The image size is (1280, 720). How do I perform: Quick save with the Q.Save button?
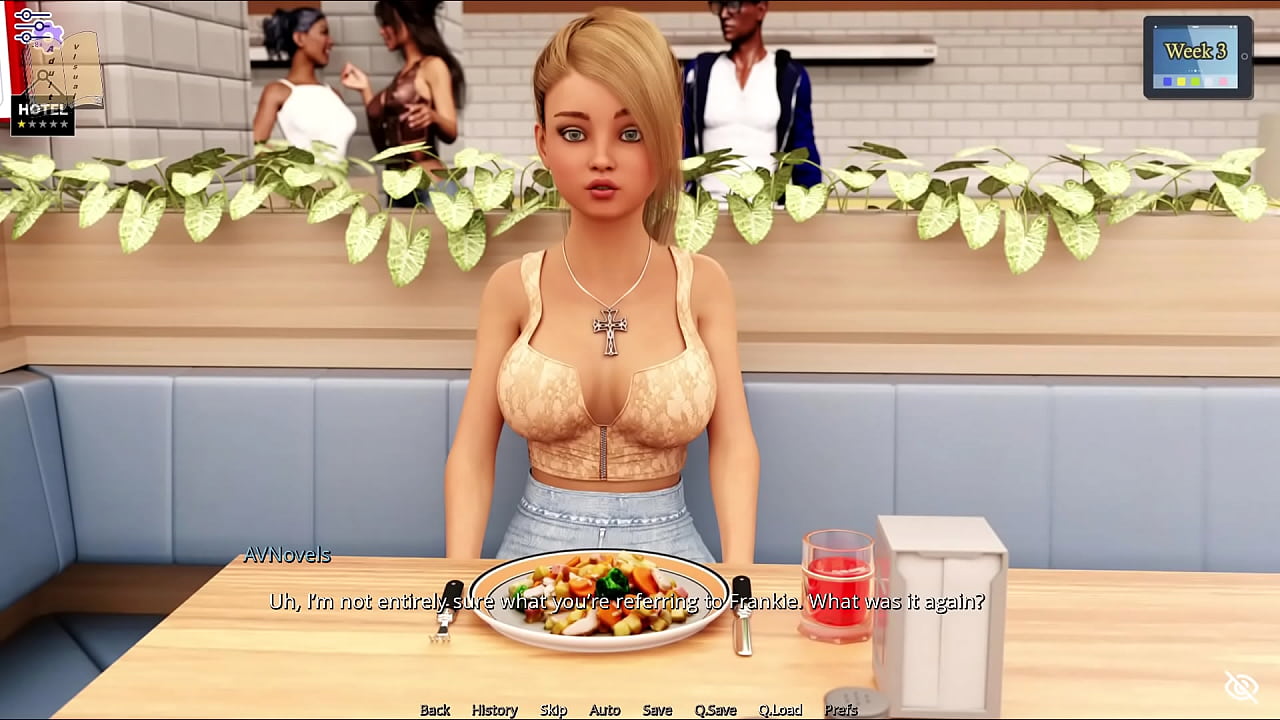715,710
